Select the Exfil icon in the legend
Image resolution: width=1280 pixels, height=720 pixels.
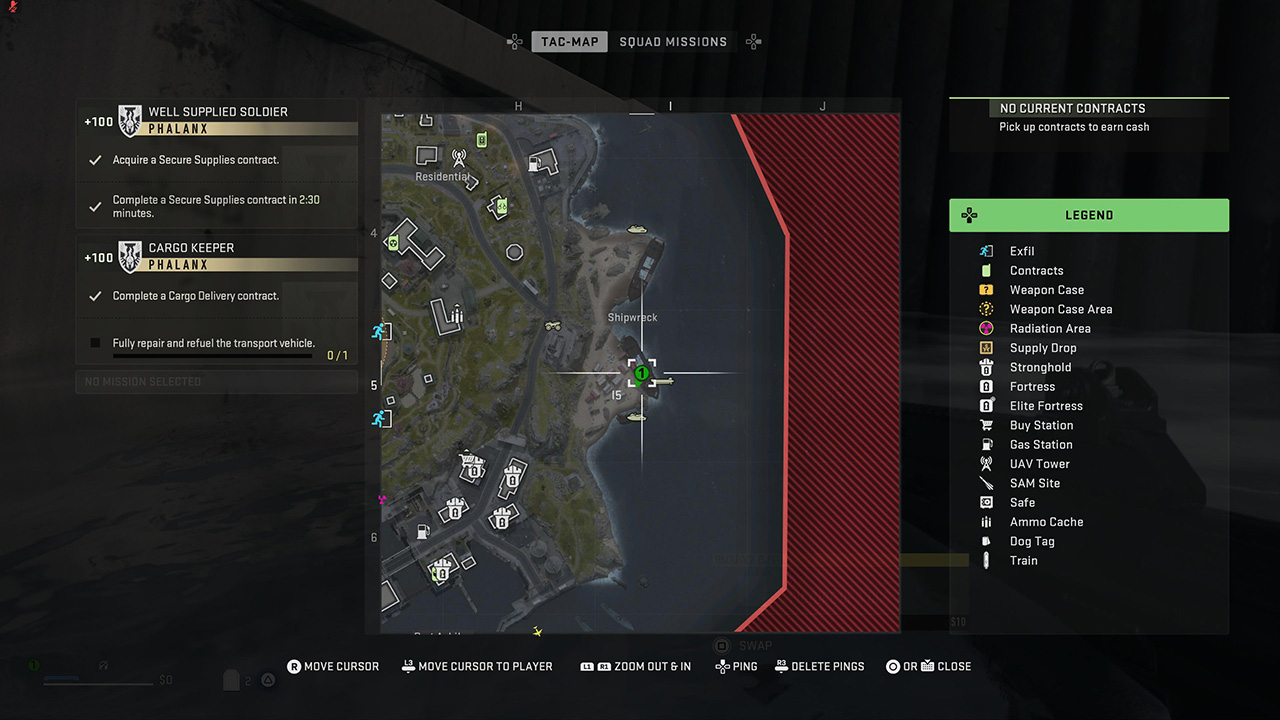[x=986, y=251]
